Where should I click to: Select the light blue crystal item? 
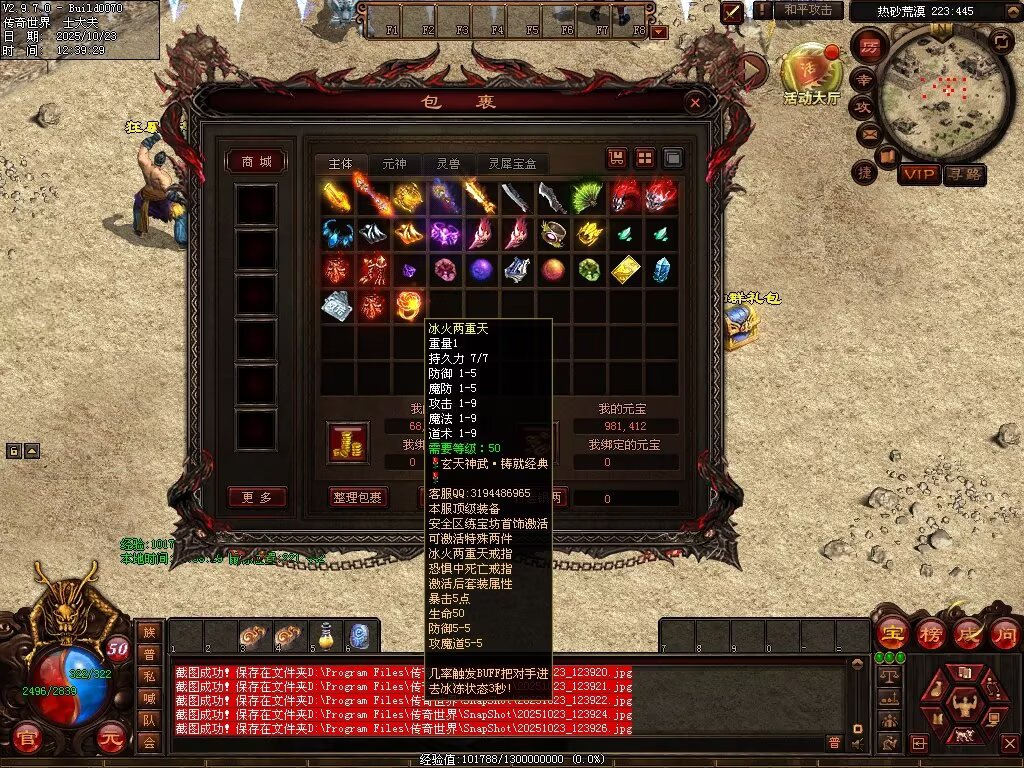(x=661, y=270)
